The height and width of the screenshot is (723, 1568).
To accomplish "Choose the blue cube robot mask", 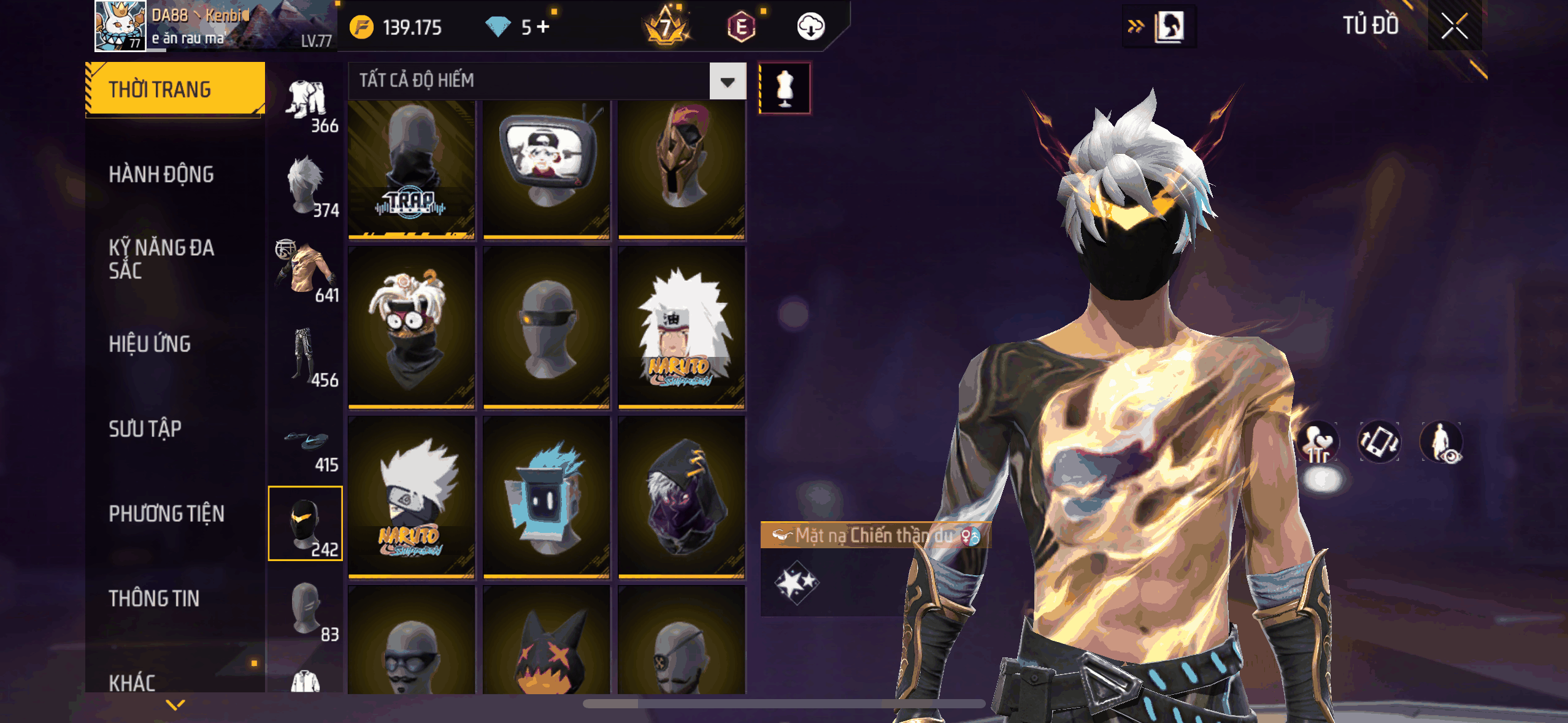I will pos(546,498).
